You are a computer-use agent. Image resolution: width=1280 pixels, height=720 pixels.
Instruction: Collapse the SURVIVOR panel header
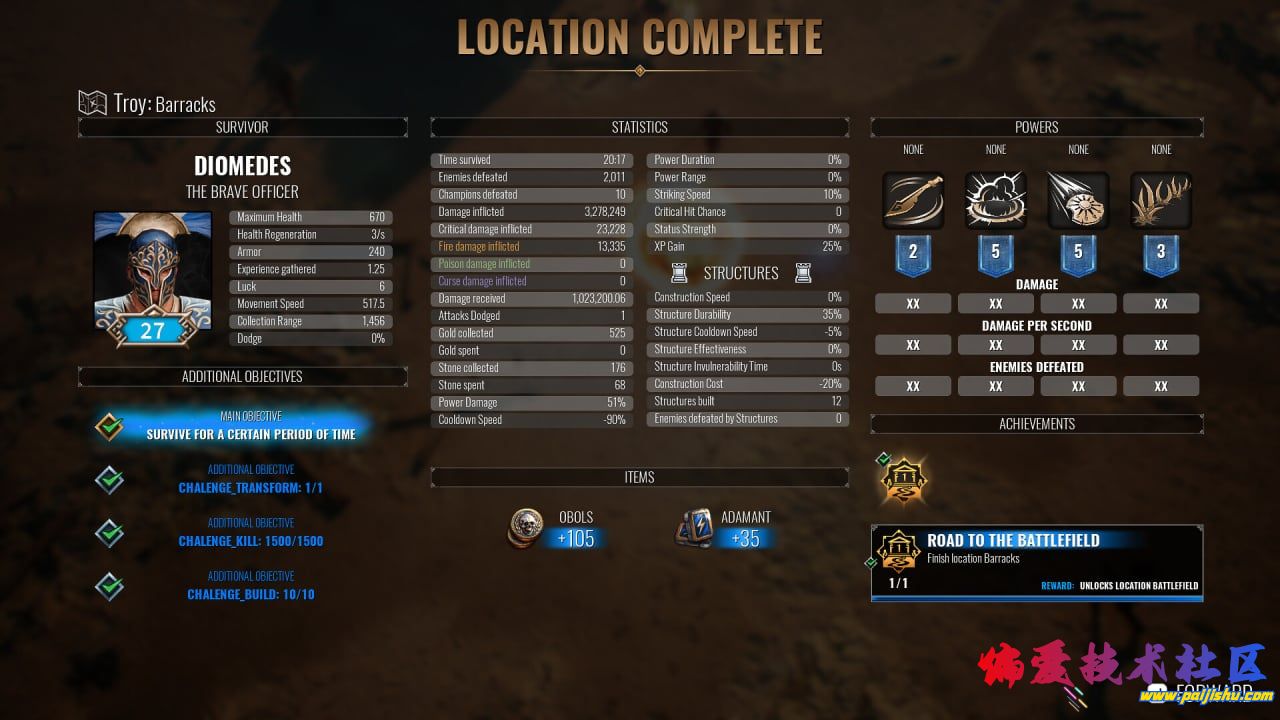pyautogui.click(x=241, y=127)
